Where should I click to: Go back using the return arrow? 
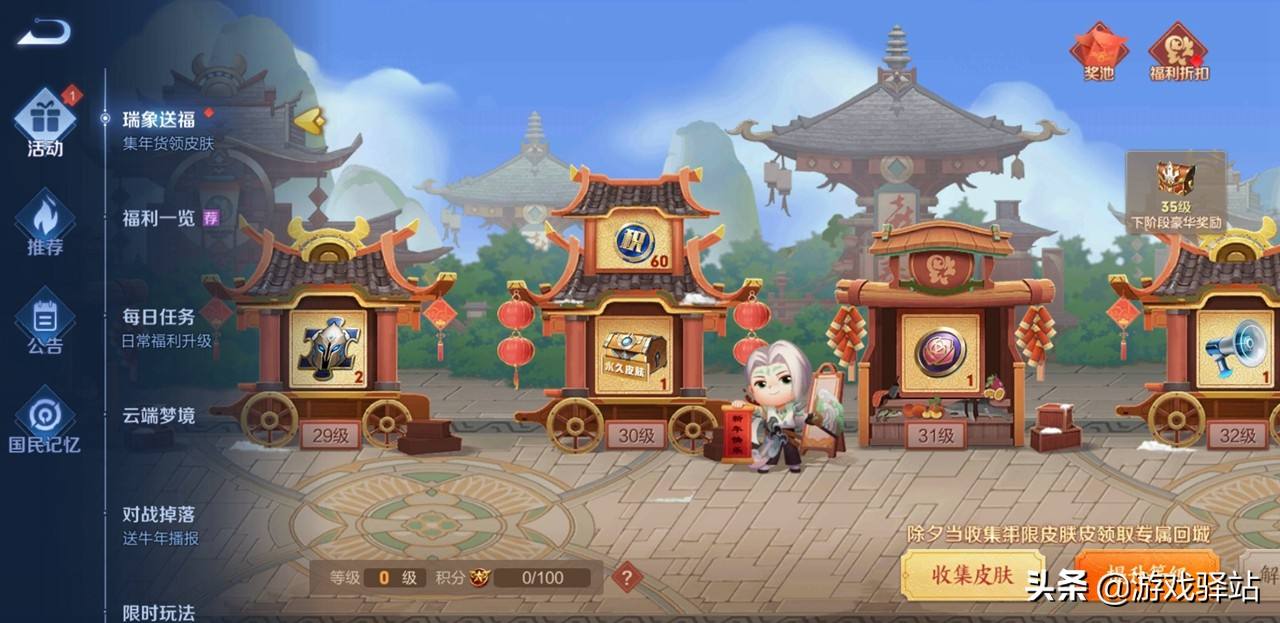point(43,33)
